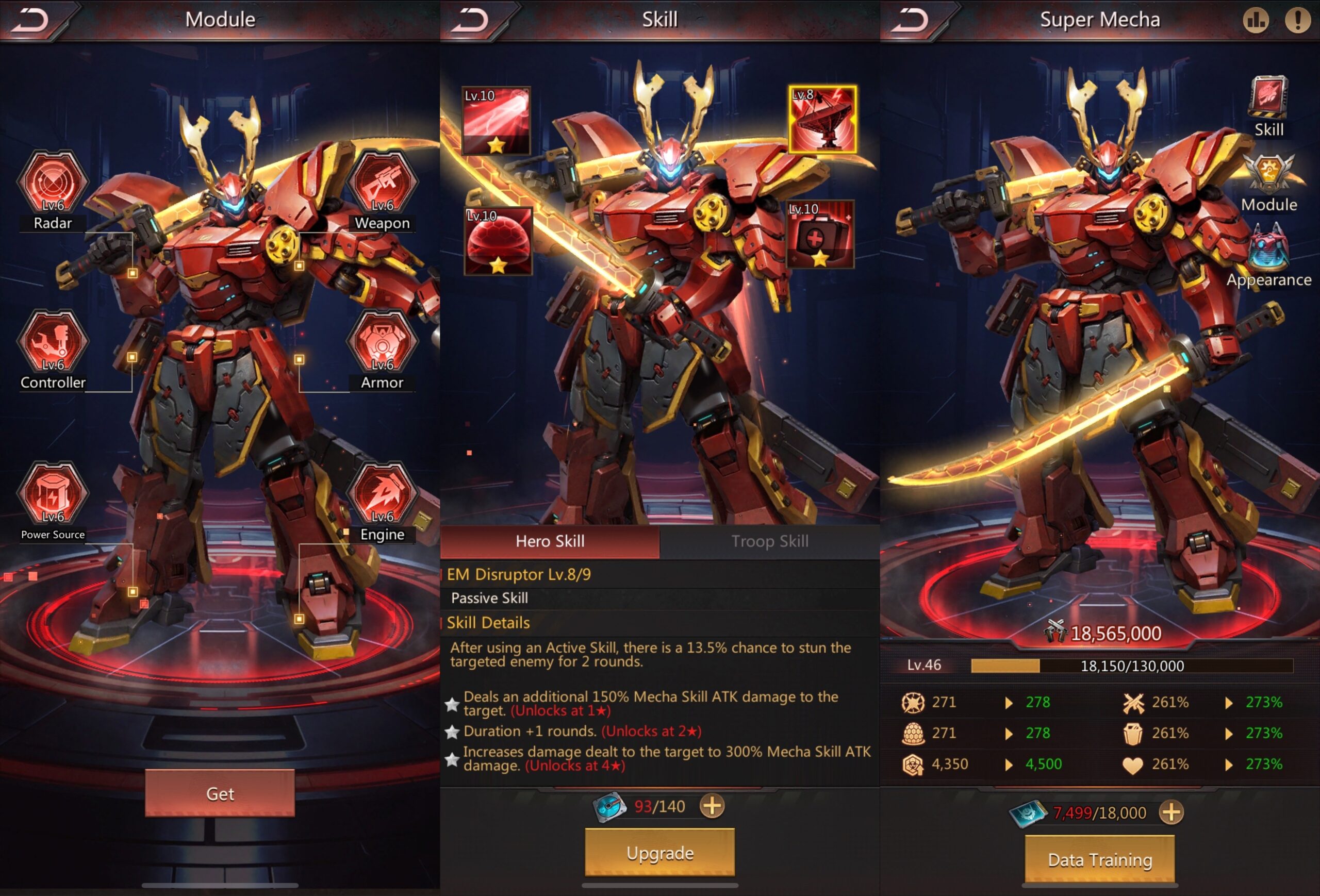Click the Get button
The height and width of the screenshot is (896, 1320).
click(220, 793)
